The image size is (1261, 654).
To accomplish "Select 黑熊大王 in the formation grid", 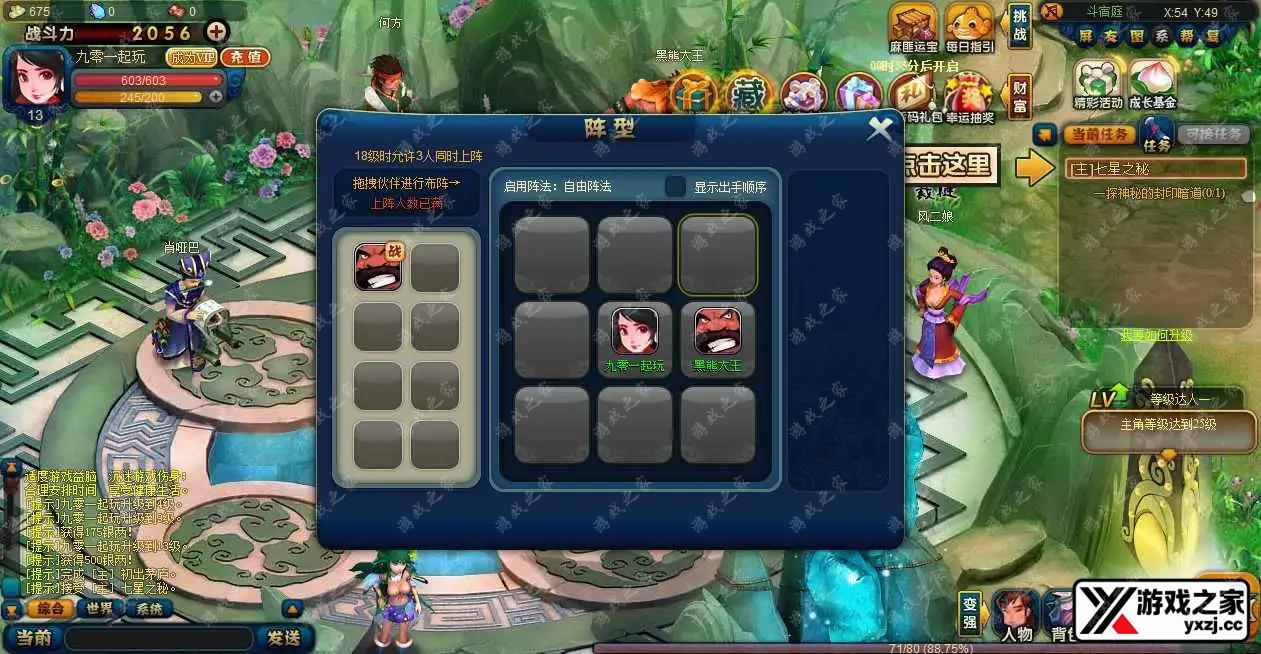I will (x=718, y=332).
